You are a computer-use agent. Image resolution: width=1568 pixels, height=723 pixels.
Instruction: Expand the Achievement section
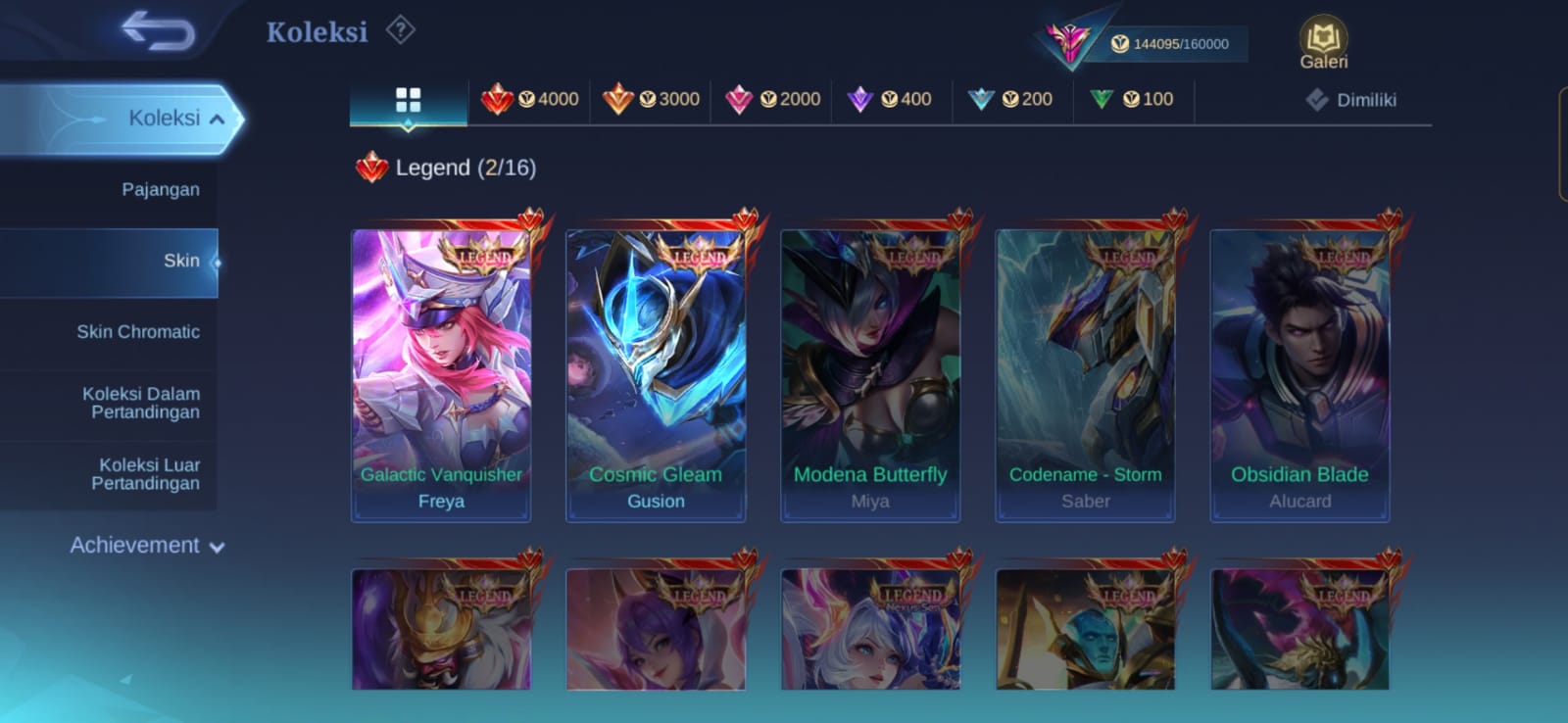(x=147, y=546)
